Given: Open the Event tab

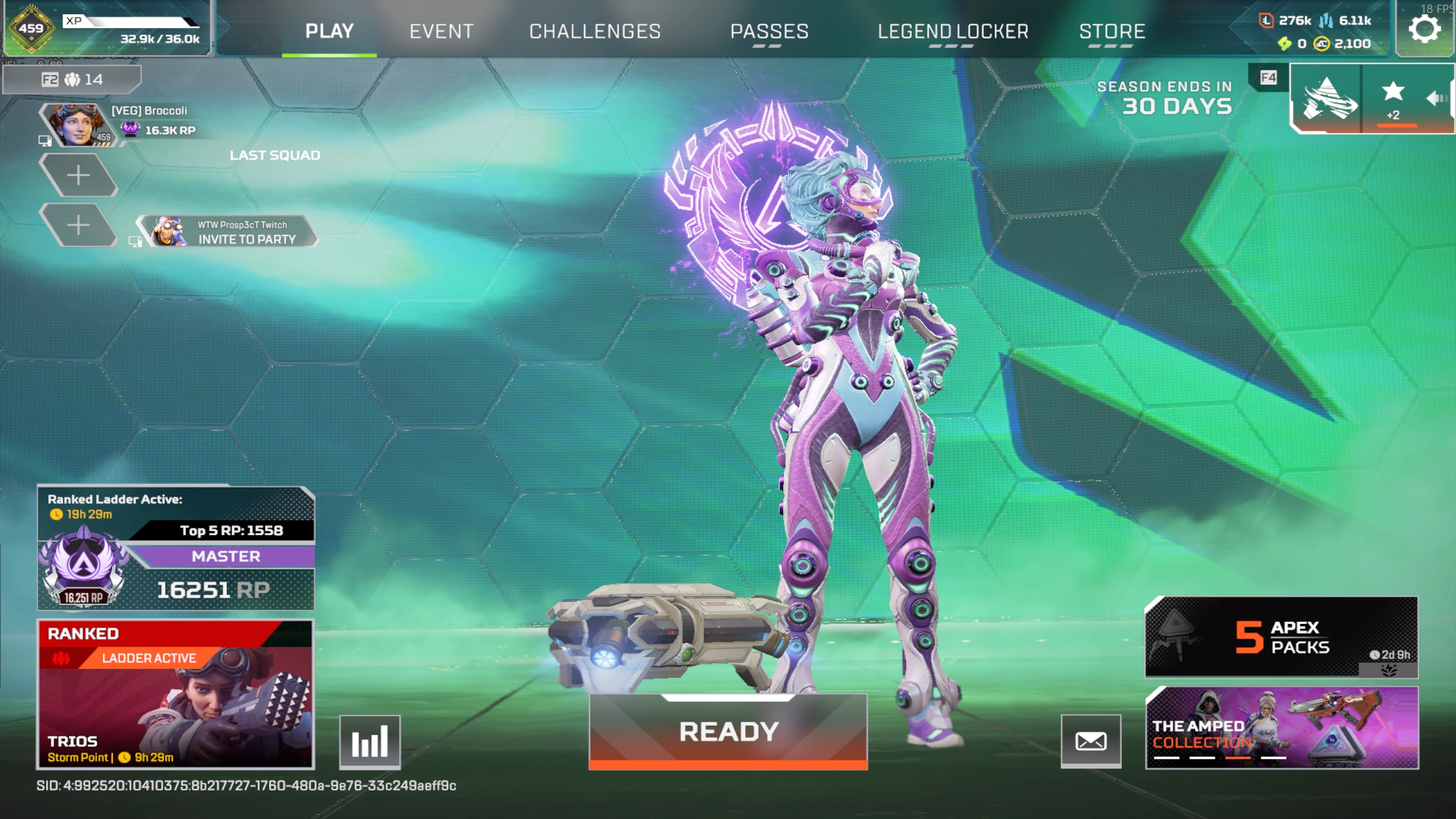Looking at the screenshot, I should (441, 31).
